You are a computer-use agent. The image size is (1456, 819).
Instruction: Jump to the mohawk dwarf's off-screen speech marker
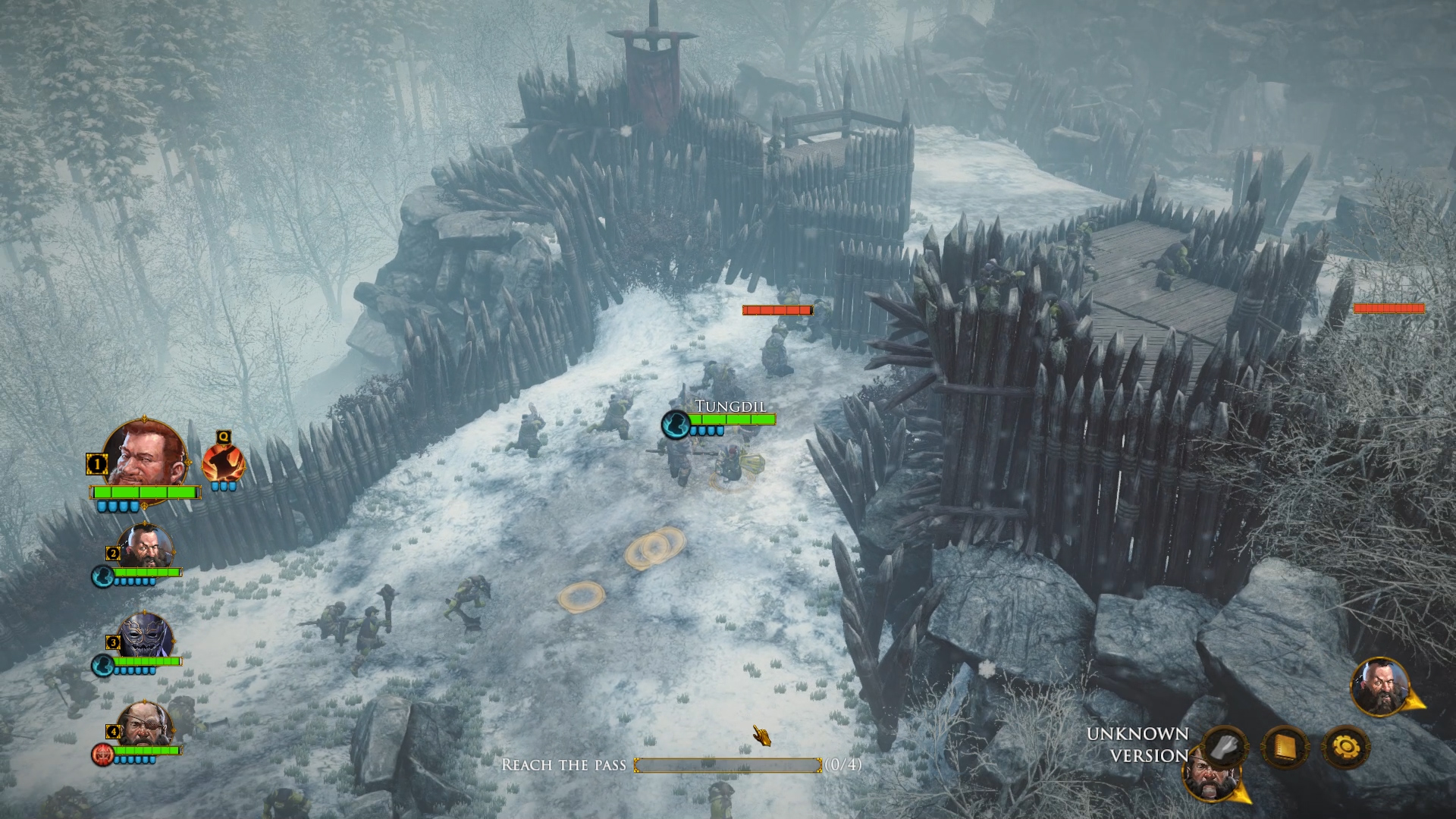tap(1382, 687)
